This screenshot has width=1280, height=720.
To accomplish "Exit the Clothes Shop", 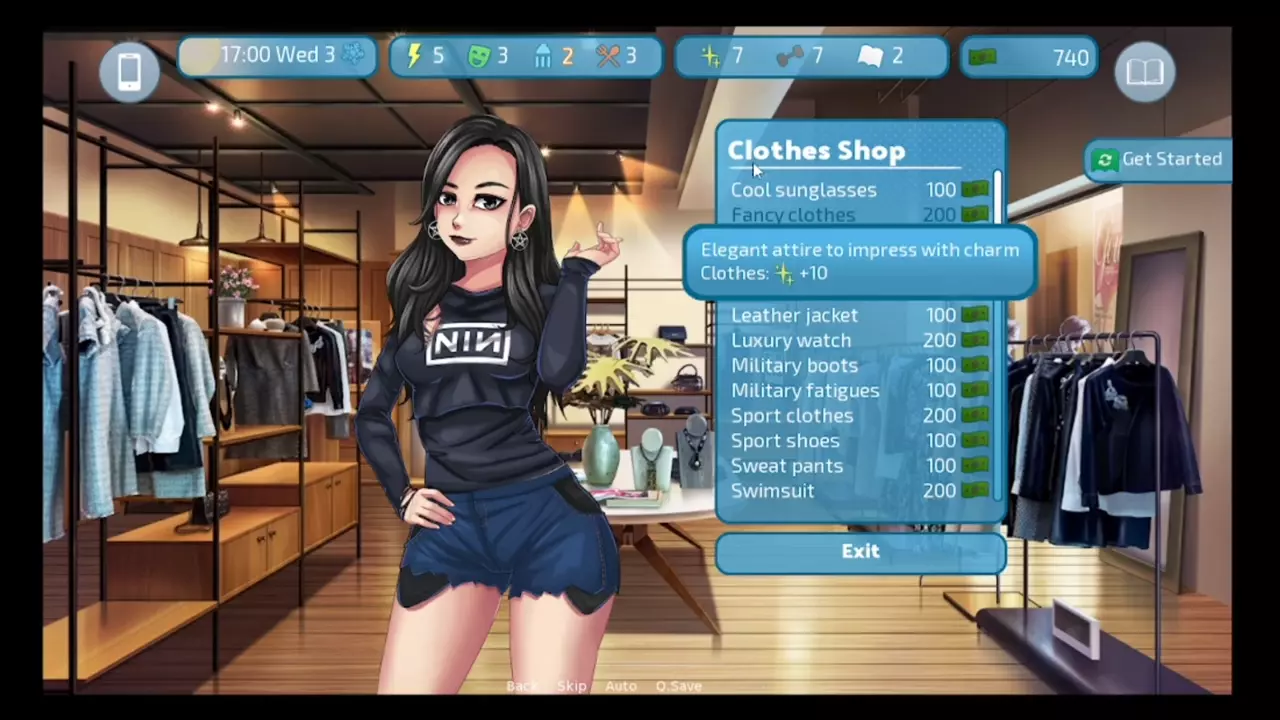I will pos(860,552).
